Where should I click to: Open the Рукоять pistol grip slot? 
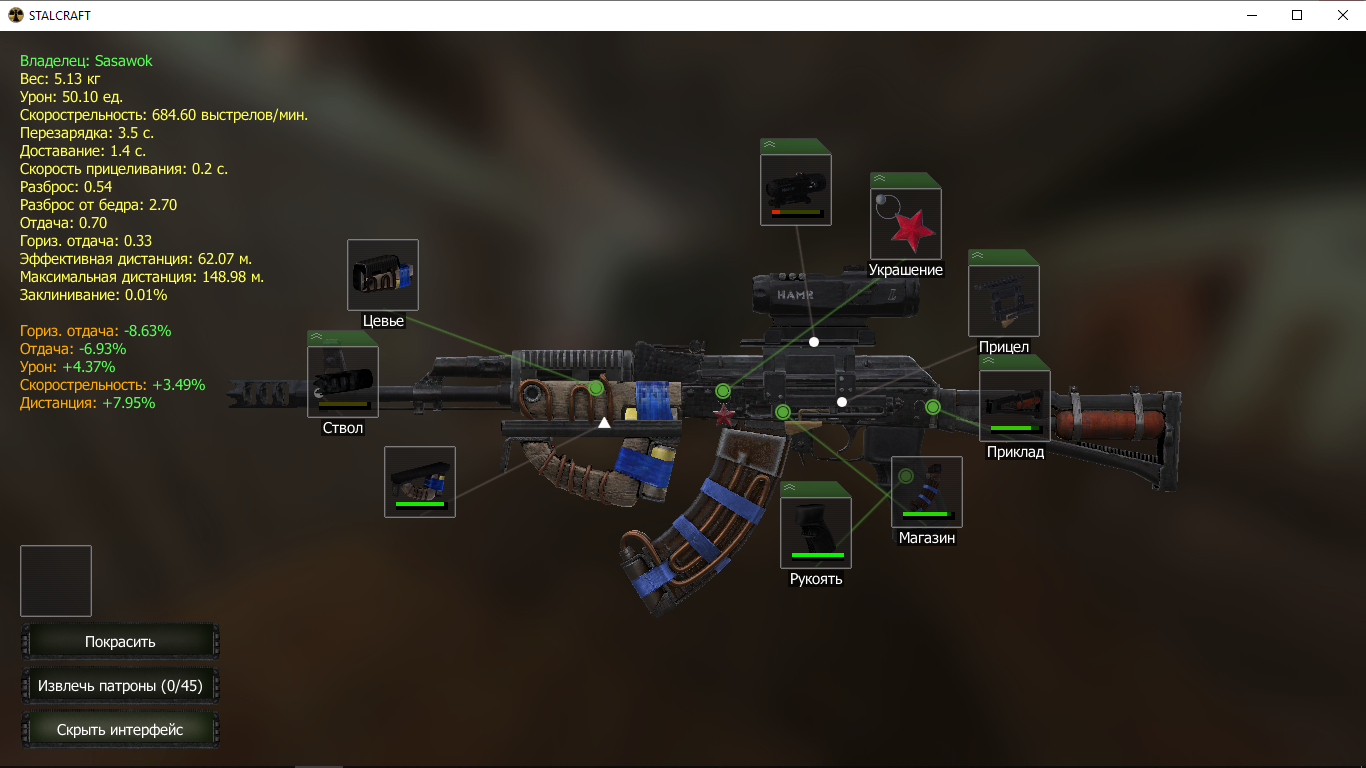coord(816,532)
